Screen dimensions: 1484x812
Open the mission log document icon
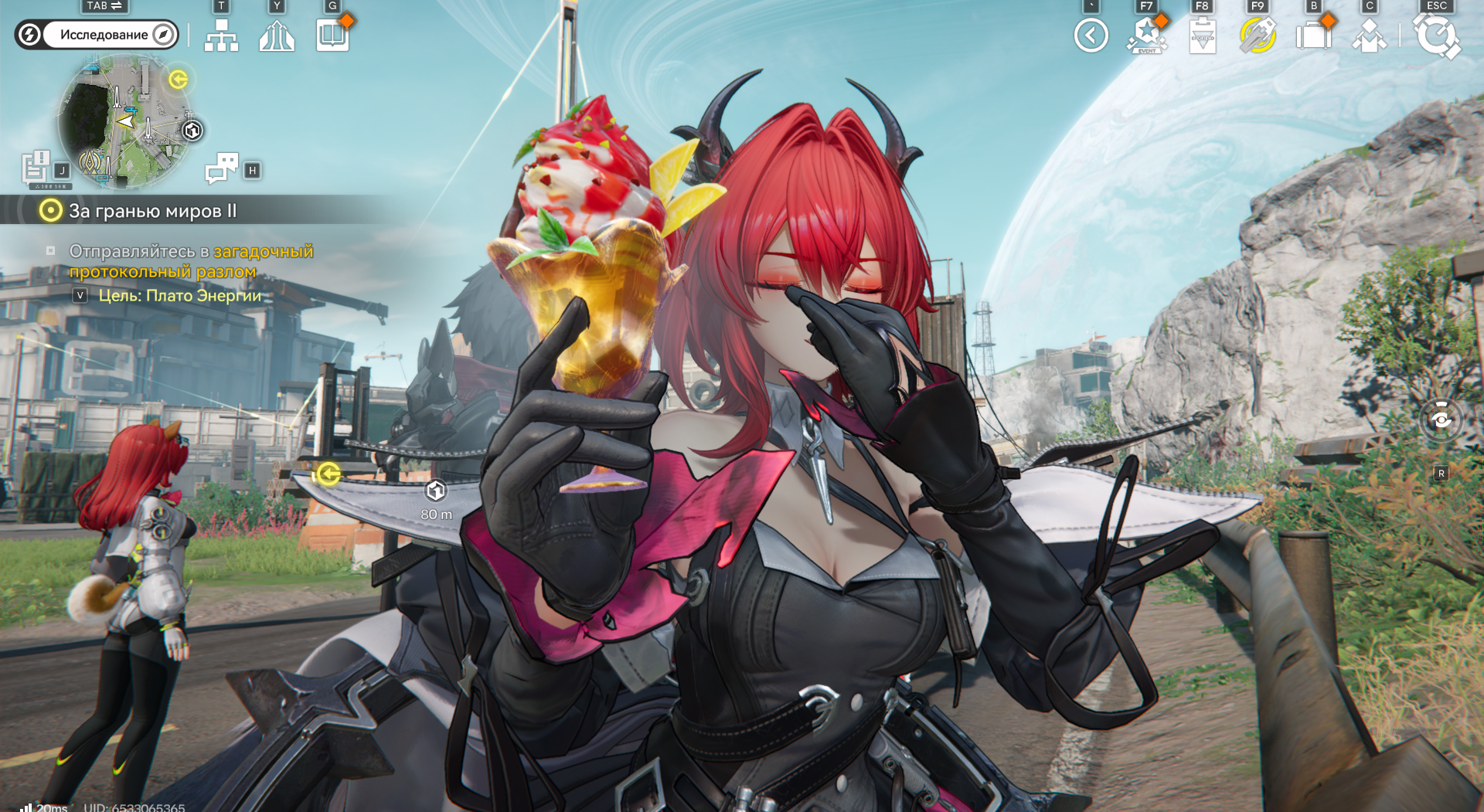coord(36,167)
